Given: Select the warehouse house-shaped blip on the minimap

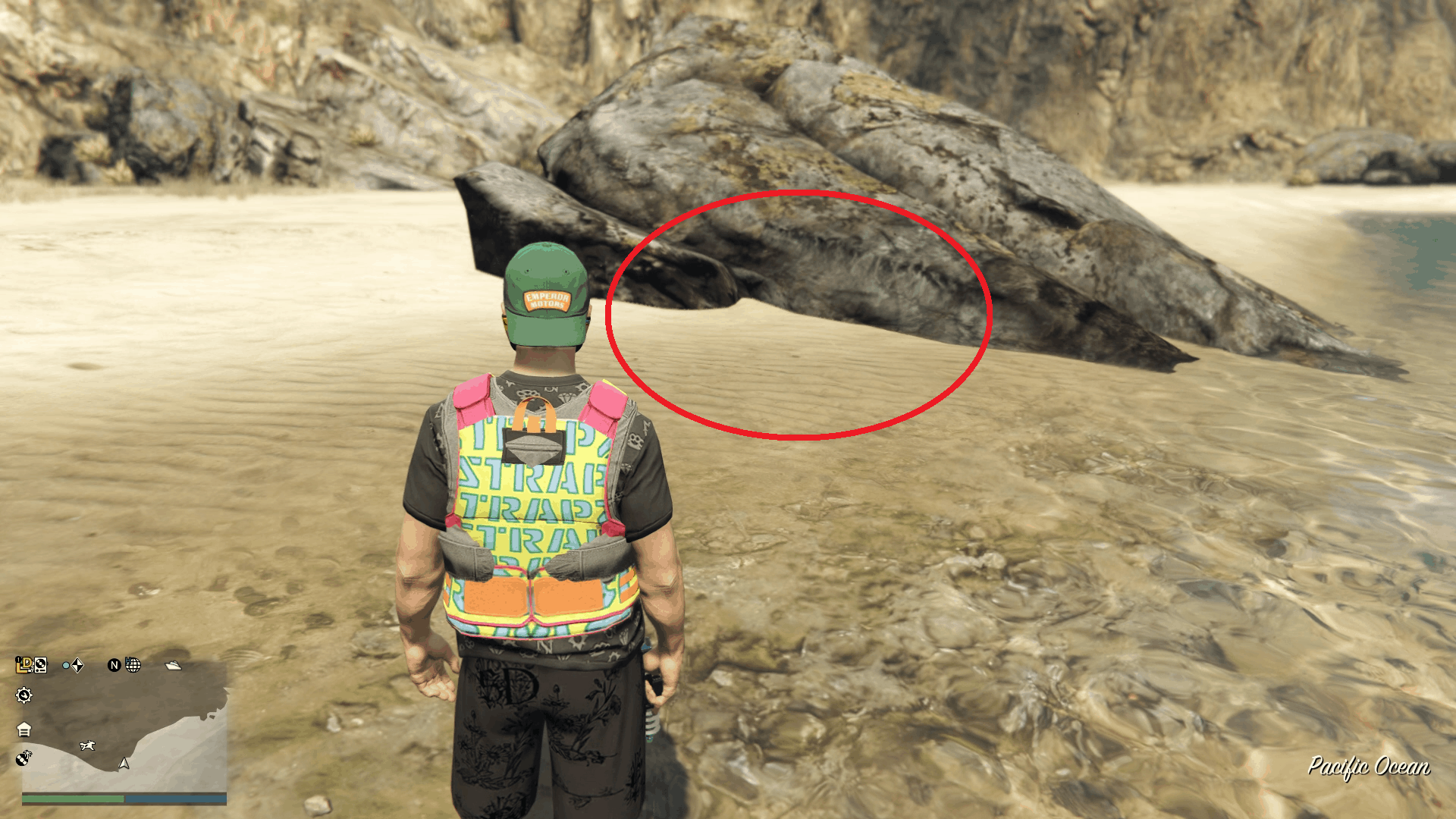Looking at the screenshot, I should coord(24,729).
